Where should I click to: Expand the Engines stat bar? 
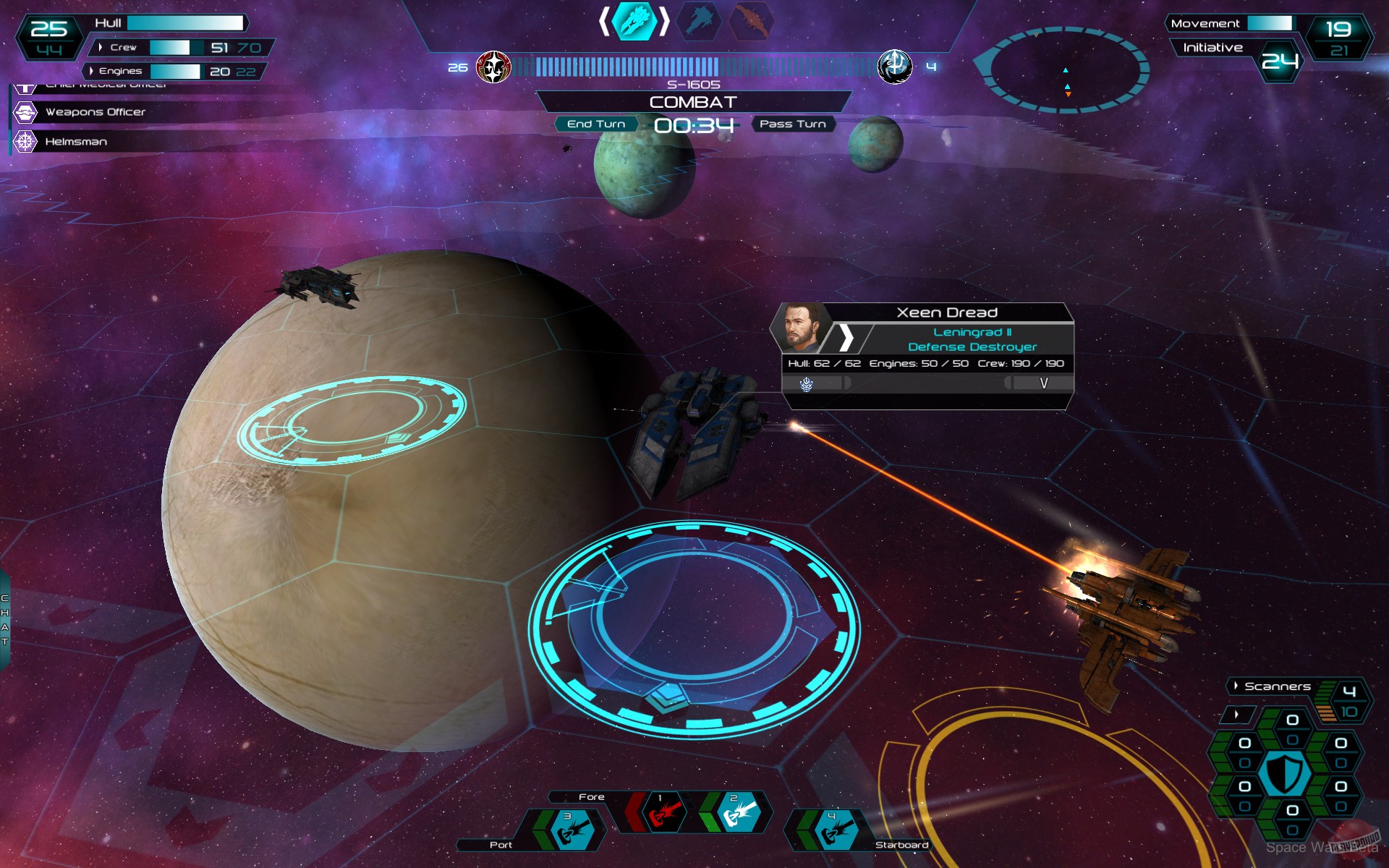93,72
